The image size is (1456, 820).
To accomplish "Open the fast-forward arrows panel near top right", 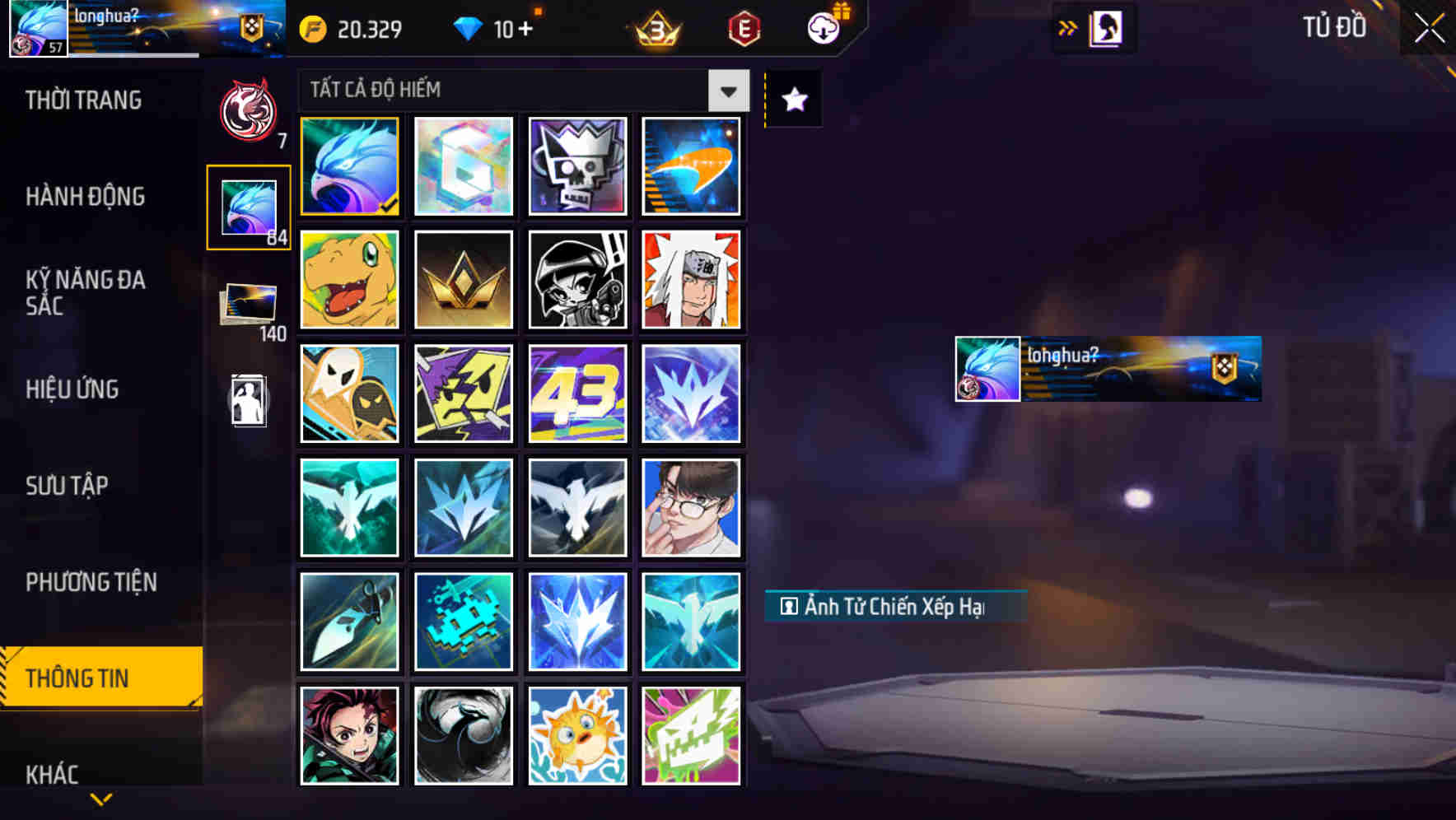I will pos(1068,26).
